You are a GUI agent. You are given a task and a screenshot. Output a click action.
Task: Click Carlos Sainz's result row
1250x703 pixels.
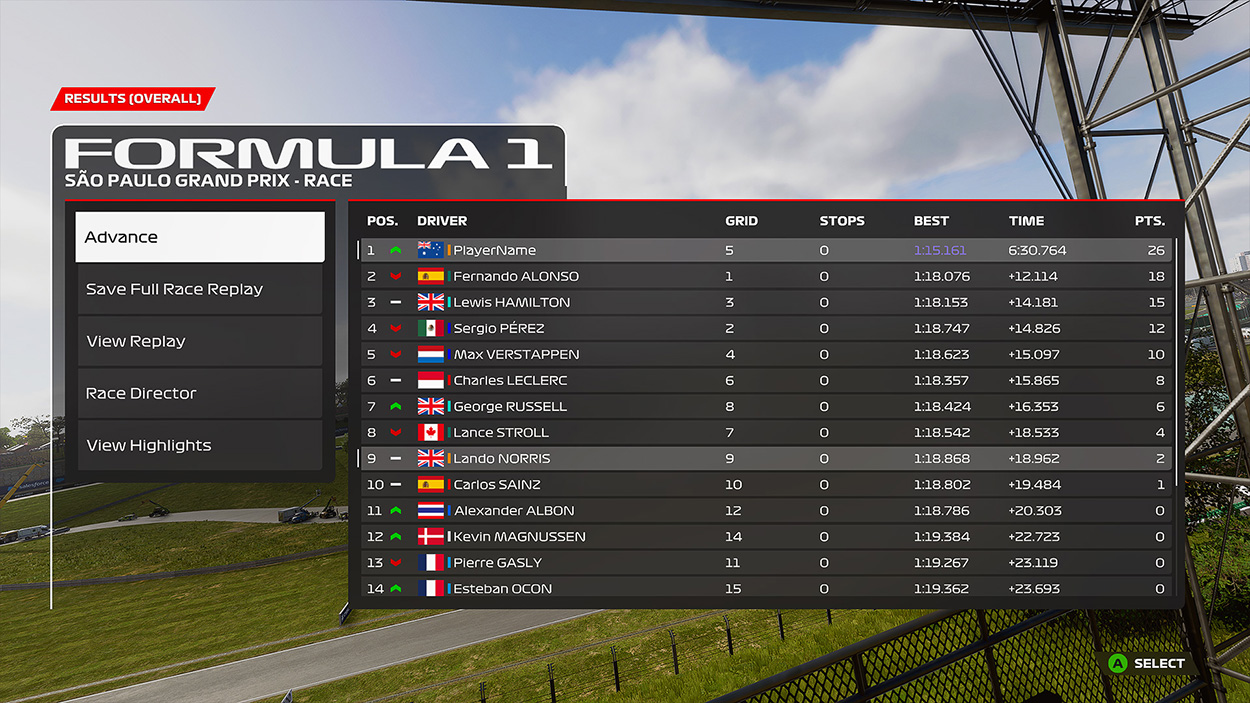click(x=765, y=484)
